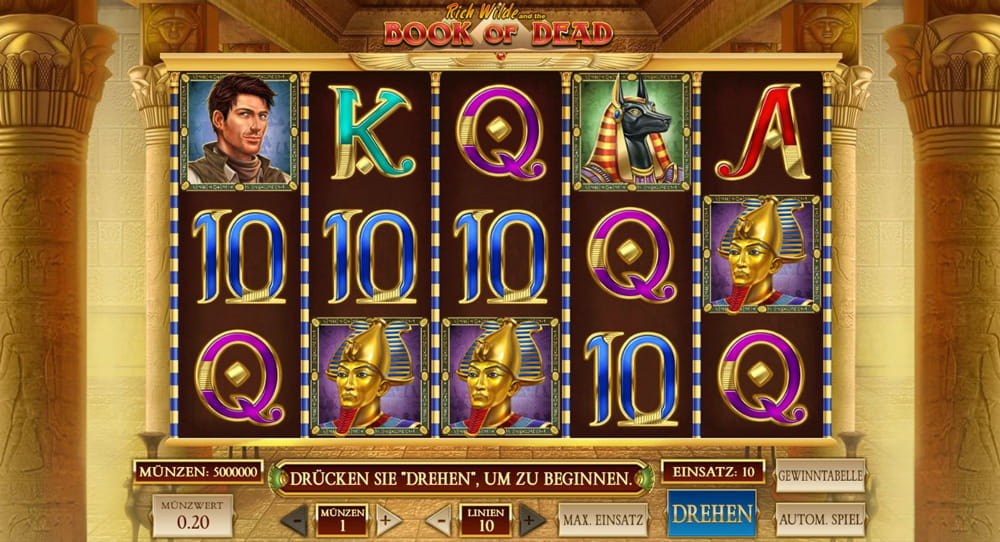Change the Münzwert coin value
The height and width of the screenshot is (542, 1000).
point(192,515)
